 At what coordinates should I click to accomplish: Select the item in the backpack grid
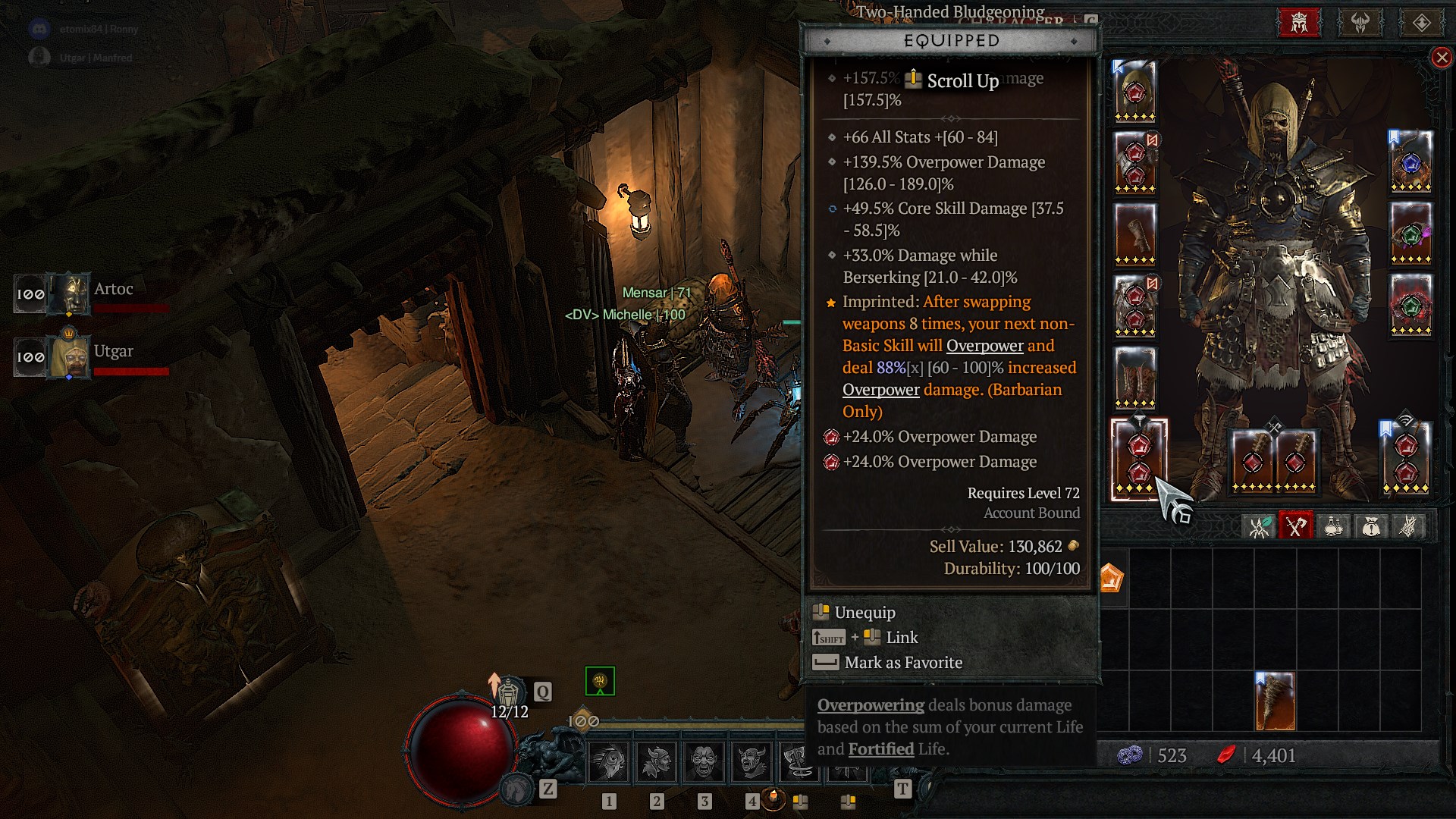tap(1275, 701)
